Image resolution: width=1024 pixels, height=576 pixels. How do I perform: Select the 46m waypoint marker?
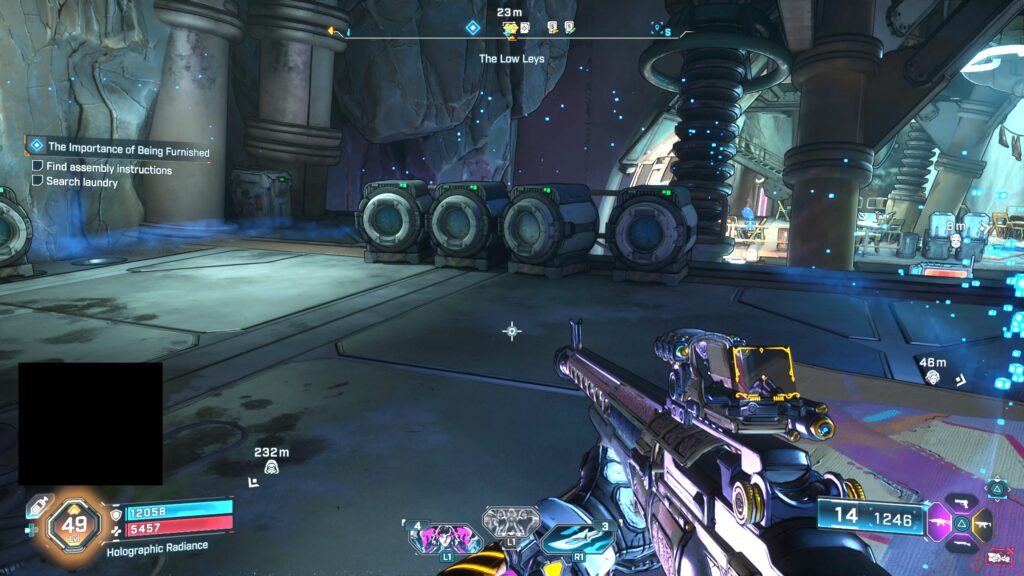pos(932,376)
